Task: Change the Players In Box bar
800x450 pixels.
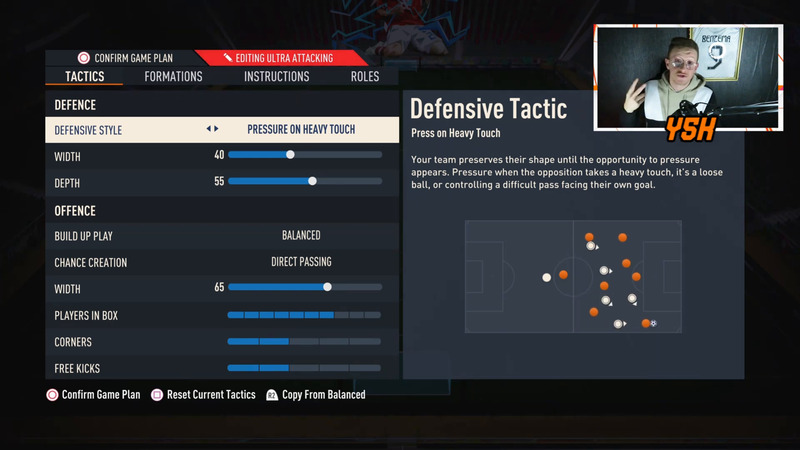Action: click(x=304, y=315)
